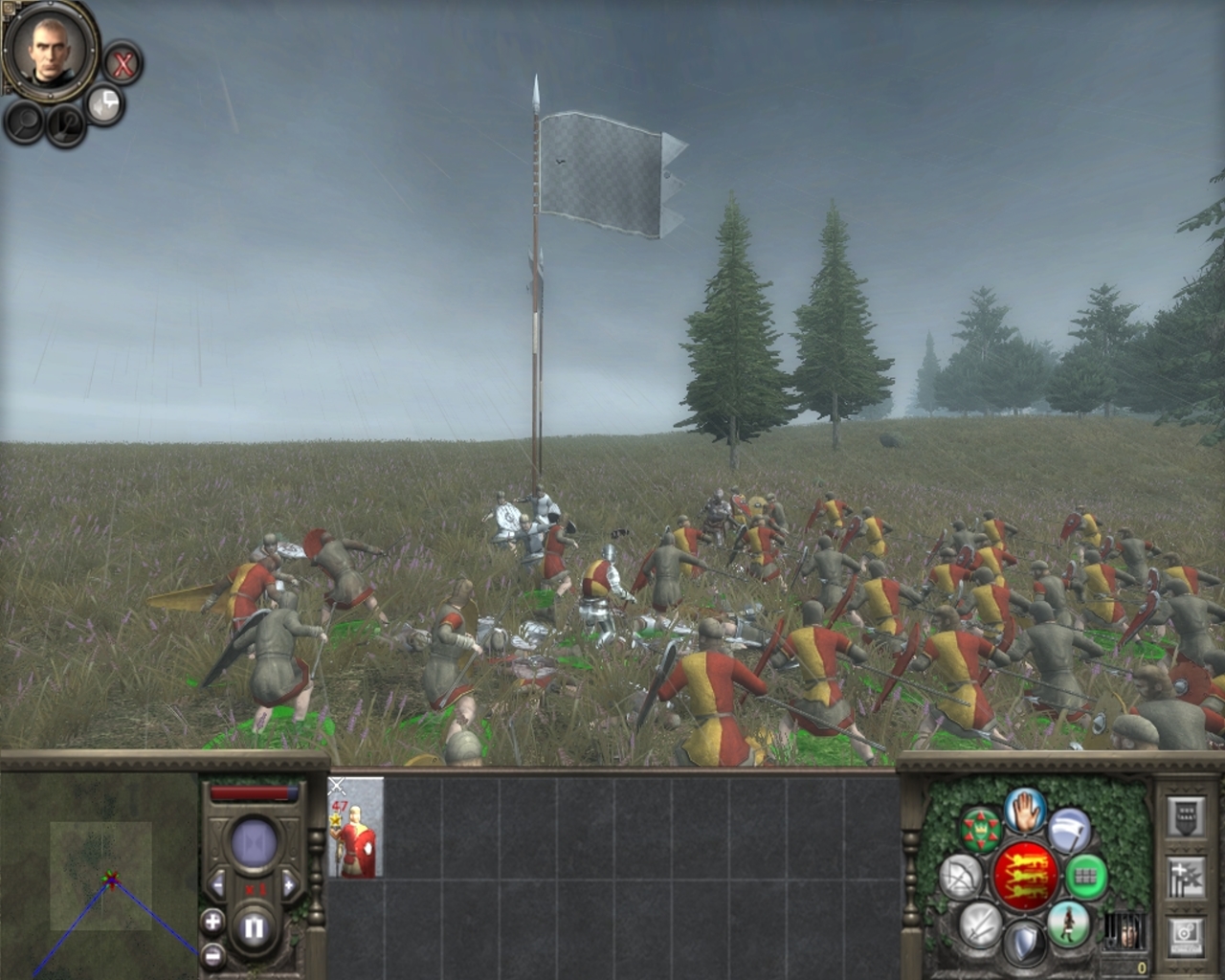Viewport: 1225px width, 980px height.
Task: Click the crossed swords melee button
Action: point(979,924)
